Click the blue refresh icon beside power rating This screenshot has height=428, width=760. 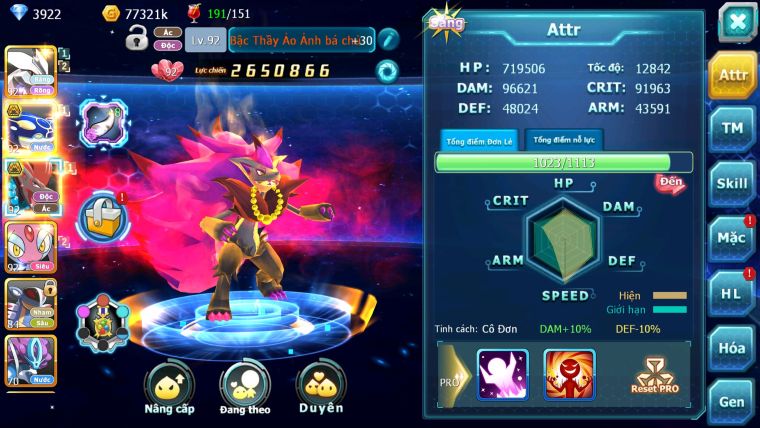pyautogui.click(x=386, y=70)
